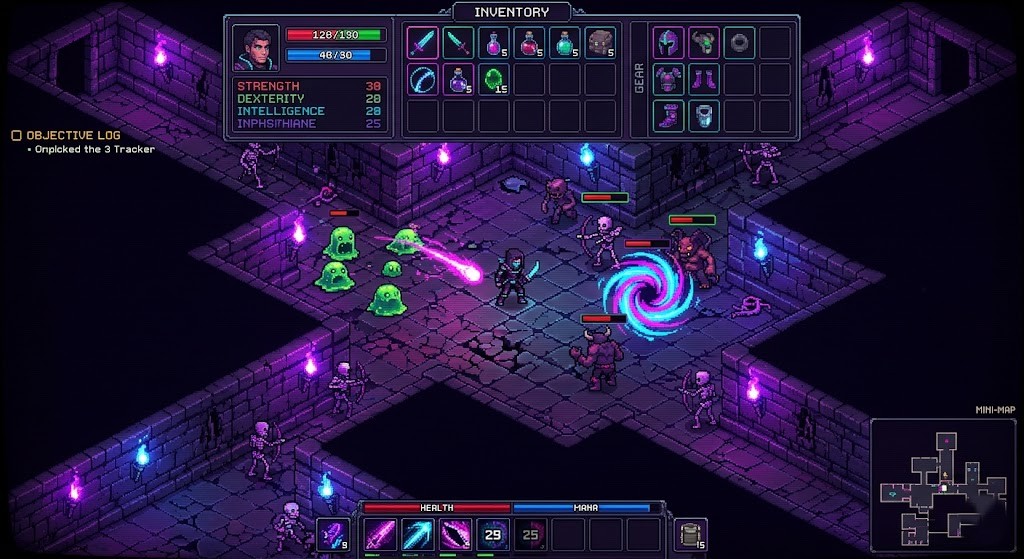Use the red health potion
Viewport: 1024px width, 559px height.
tap(528, 43)
